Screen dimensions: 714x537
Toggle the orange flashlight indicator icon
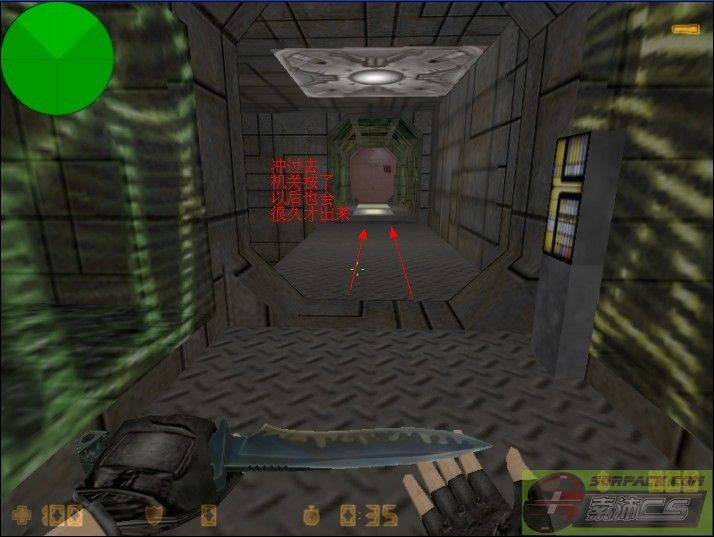[685, 31]
